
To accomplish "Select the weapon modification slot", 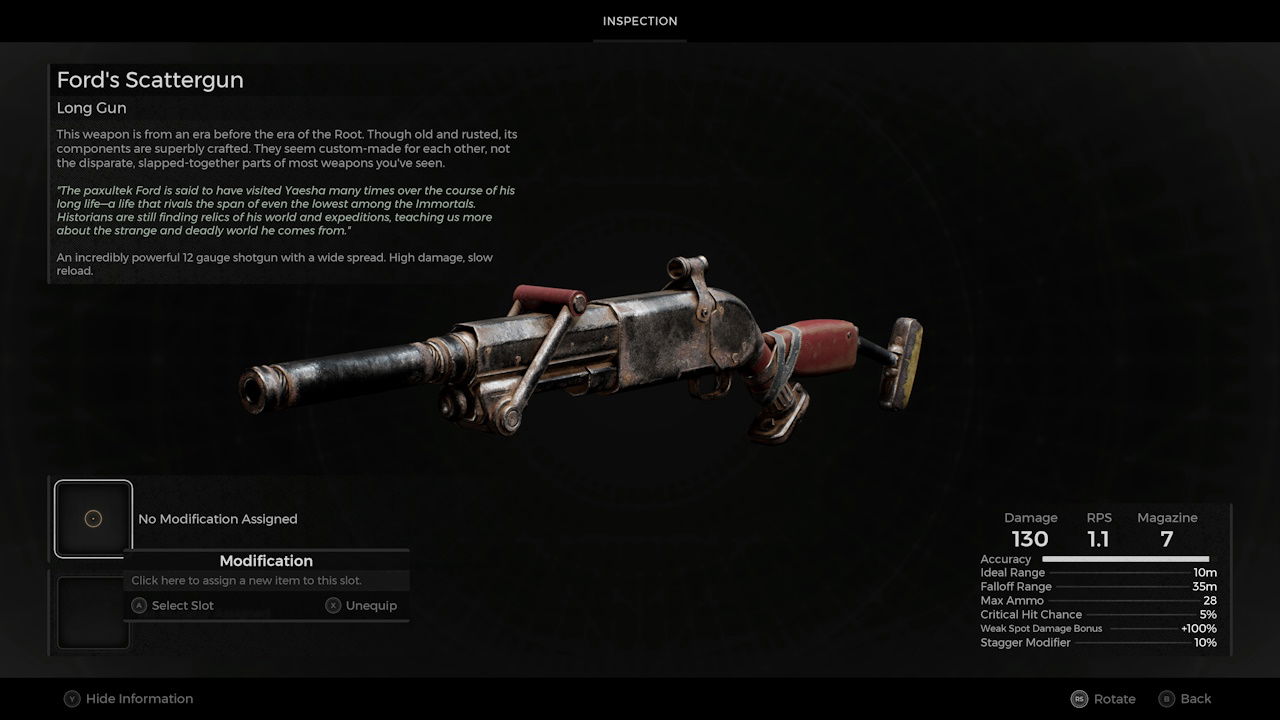I will click(x=93, y=518).
